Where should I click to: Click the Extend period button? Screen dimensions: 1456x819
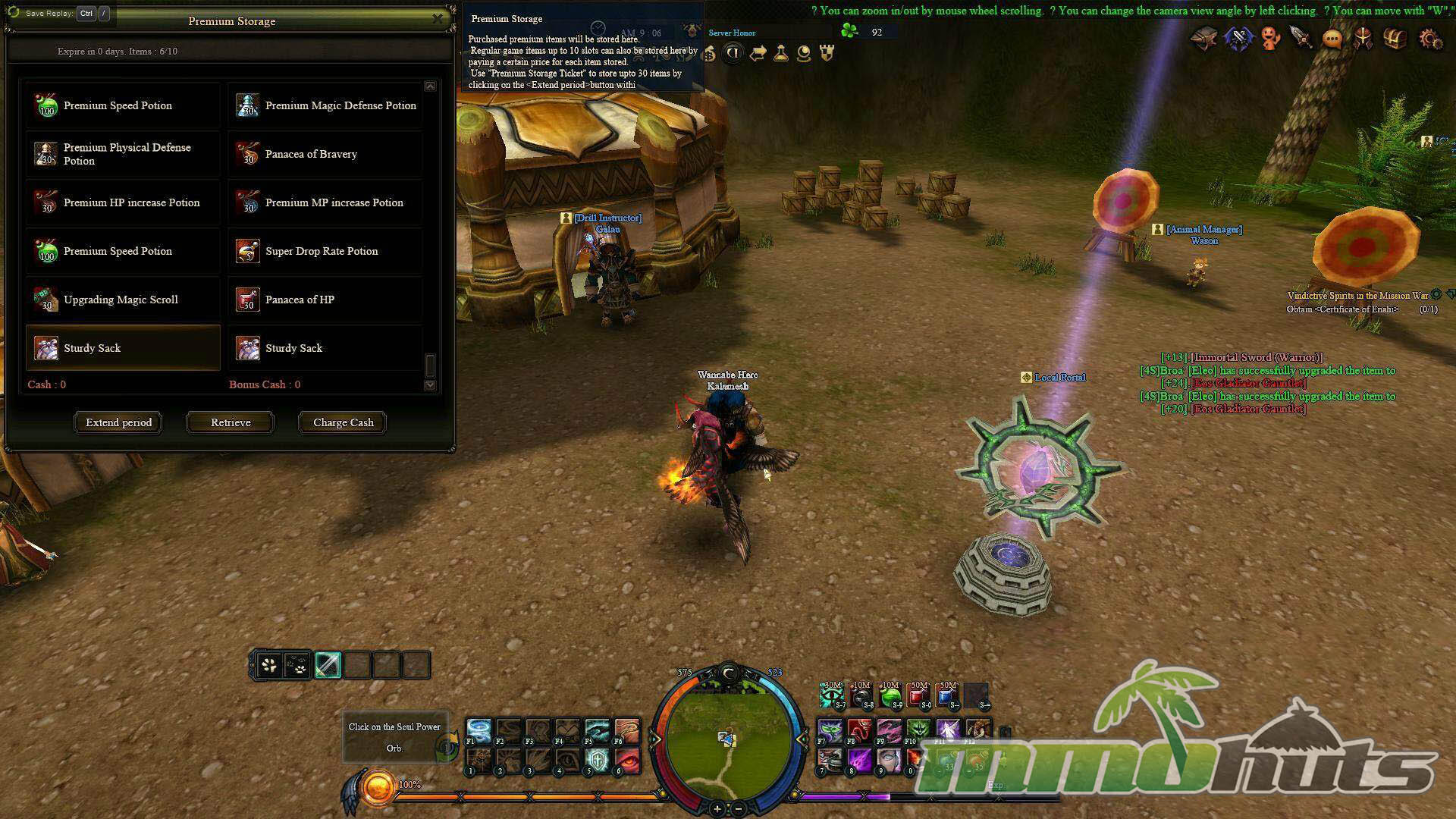click(118, 422)
